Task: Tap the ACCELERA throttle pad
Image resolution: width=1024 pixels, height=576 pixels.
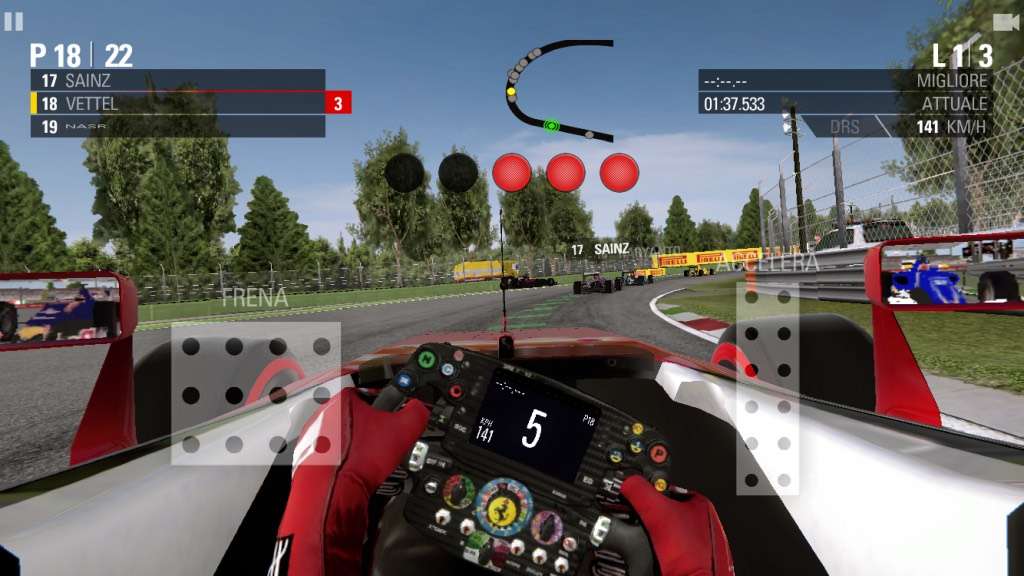Action: pos(768,388)
